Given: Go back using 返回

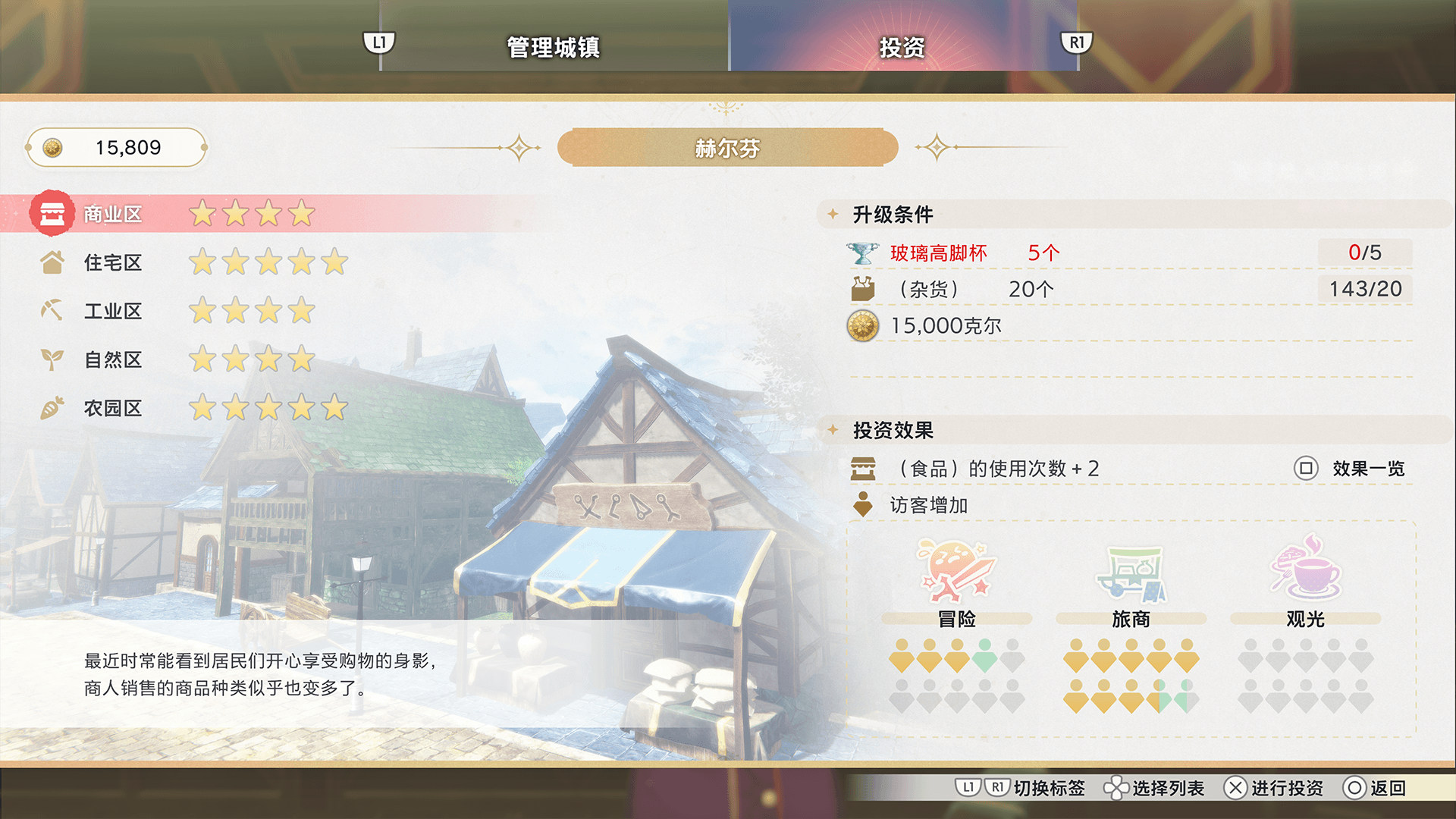Looking at the screenshot, I should tap(1375, 789).
